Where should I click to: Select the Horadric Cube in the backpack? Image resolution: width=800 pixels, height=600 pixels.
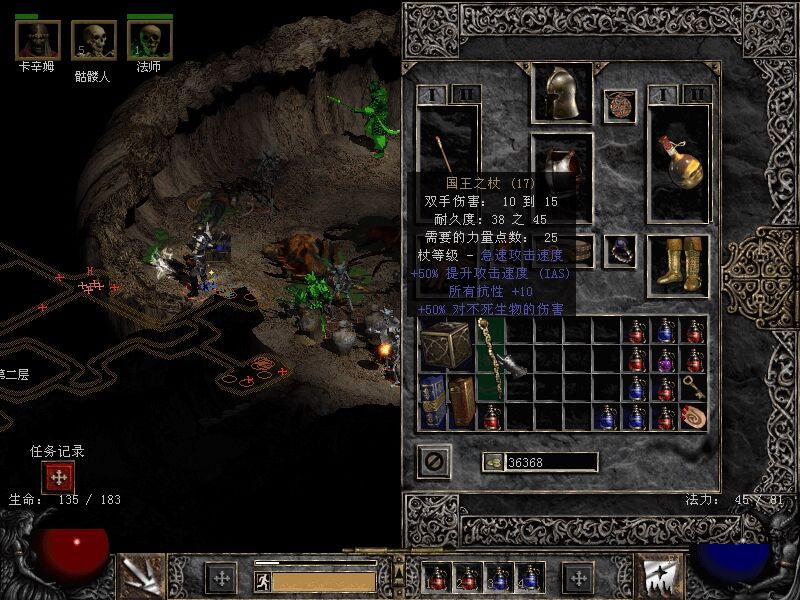click(x=445, y=345)
